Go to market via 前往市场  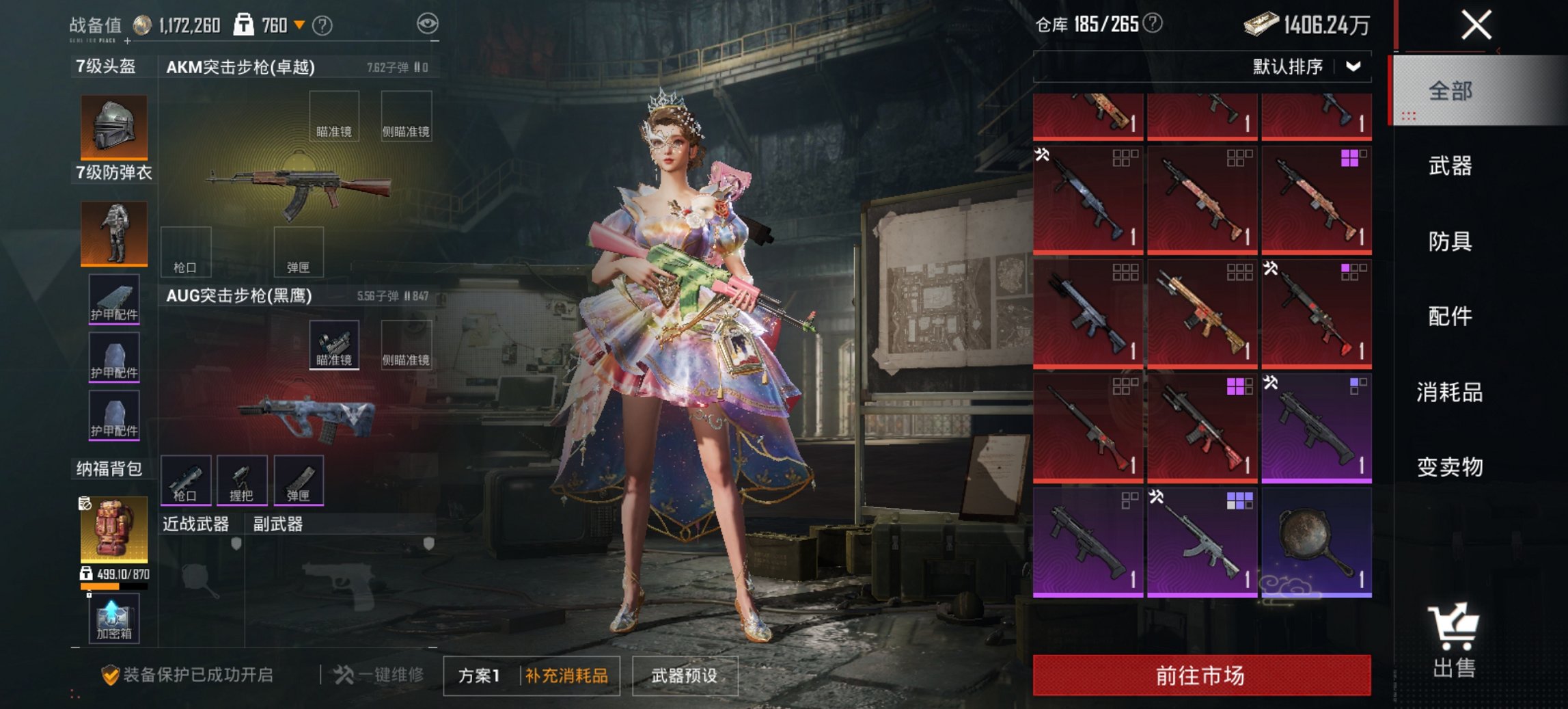pyautogui.click(x=1201, y=675)
